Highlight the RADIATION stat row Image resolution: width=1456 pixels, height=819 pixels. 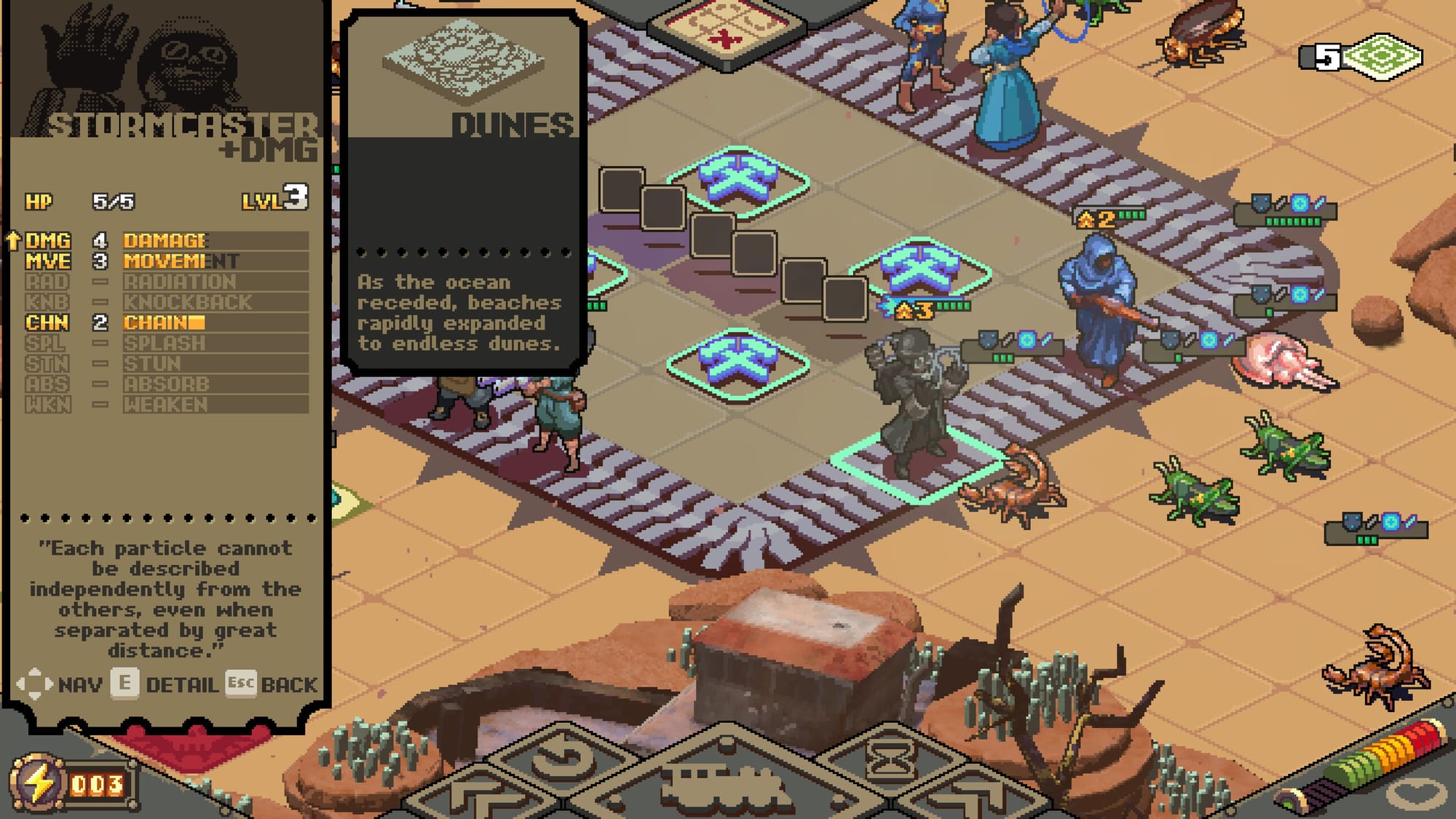pos(166,282)
